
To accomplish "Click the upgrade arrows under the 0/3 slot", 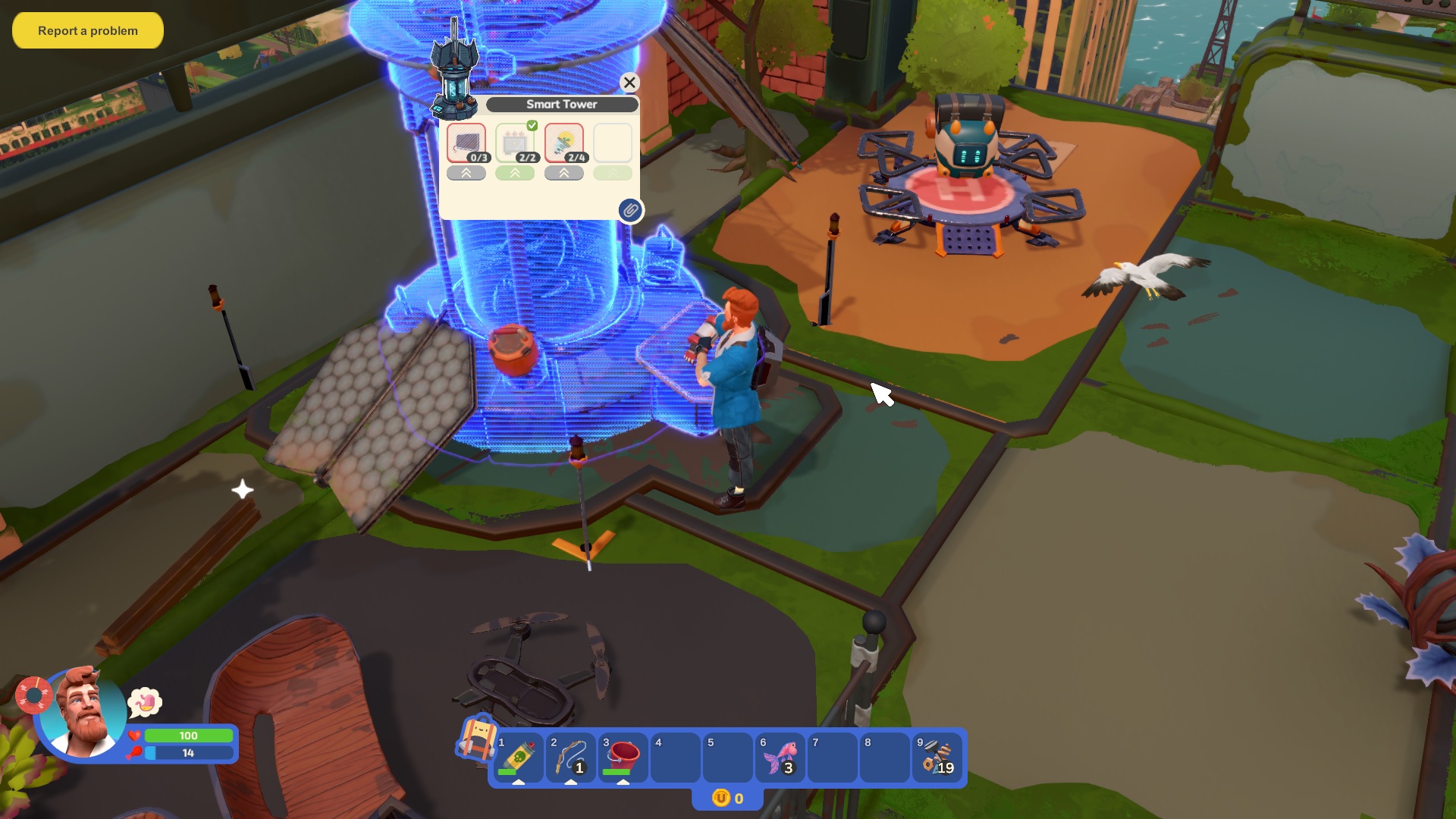I will point(466,173).
